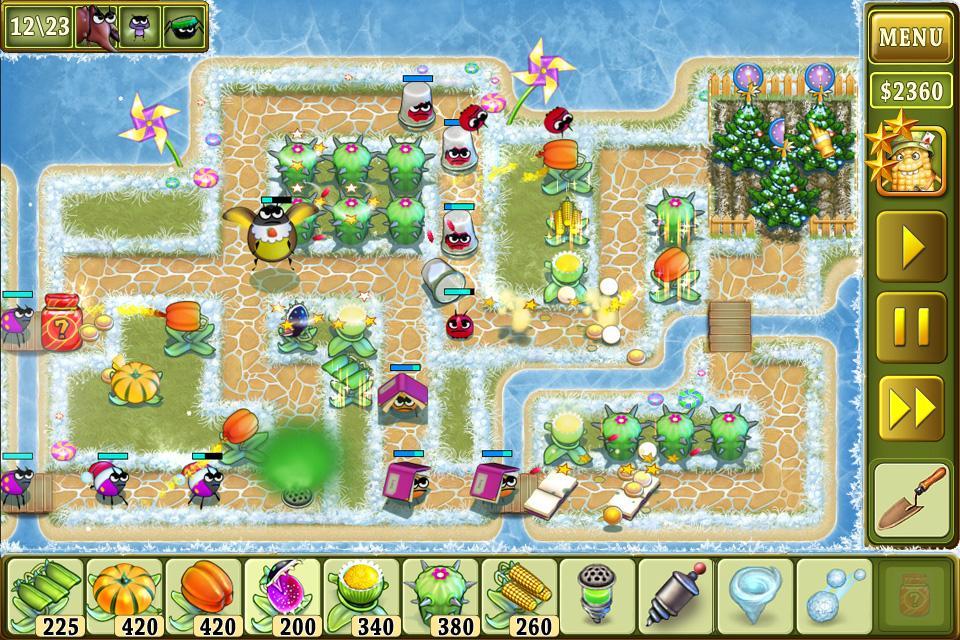
Task: Use the metal drill canister power-up
Action: [x=676, y=597]
